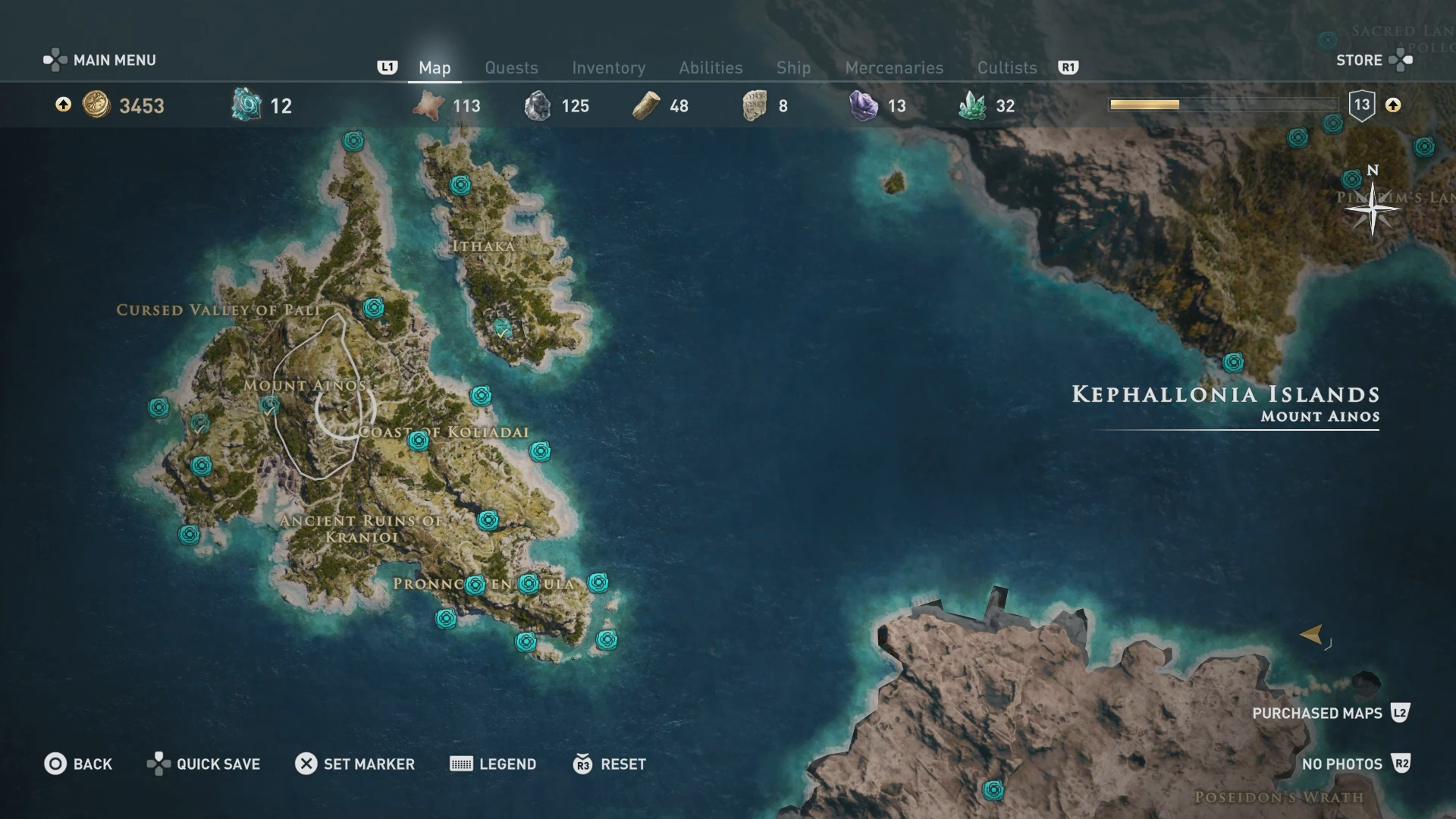Click the L1 shoulder button prompt
This screenshot has width=1456, height=819.
[388, 67]
